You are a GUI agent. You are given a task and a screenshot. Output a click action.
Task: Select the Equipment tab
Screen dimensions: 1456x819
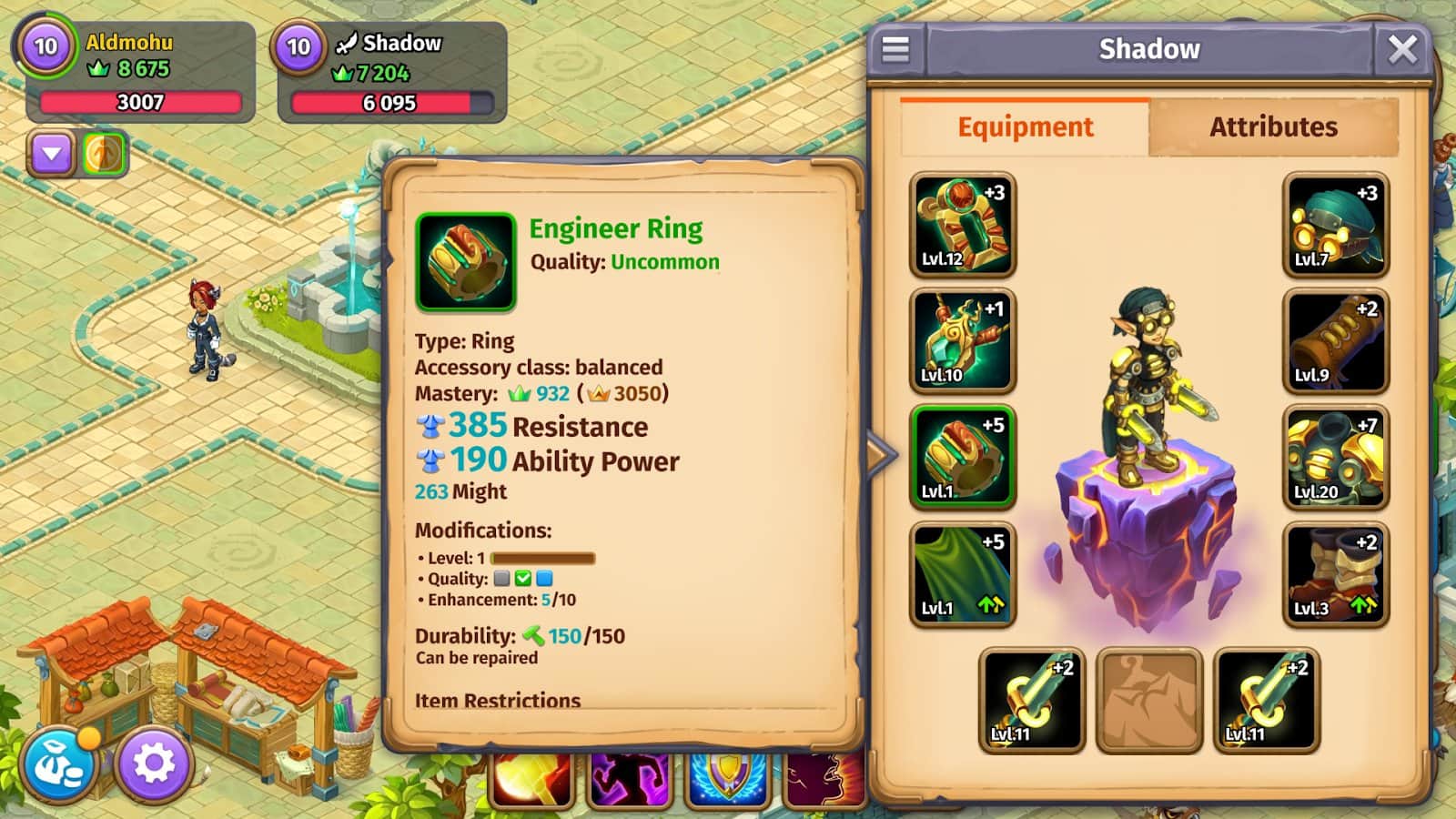click(1025, 127)
